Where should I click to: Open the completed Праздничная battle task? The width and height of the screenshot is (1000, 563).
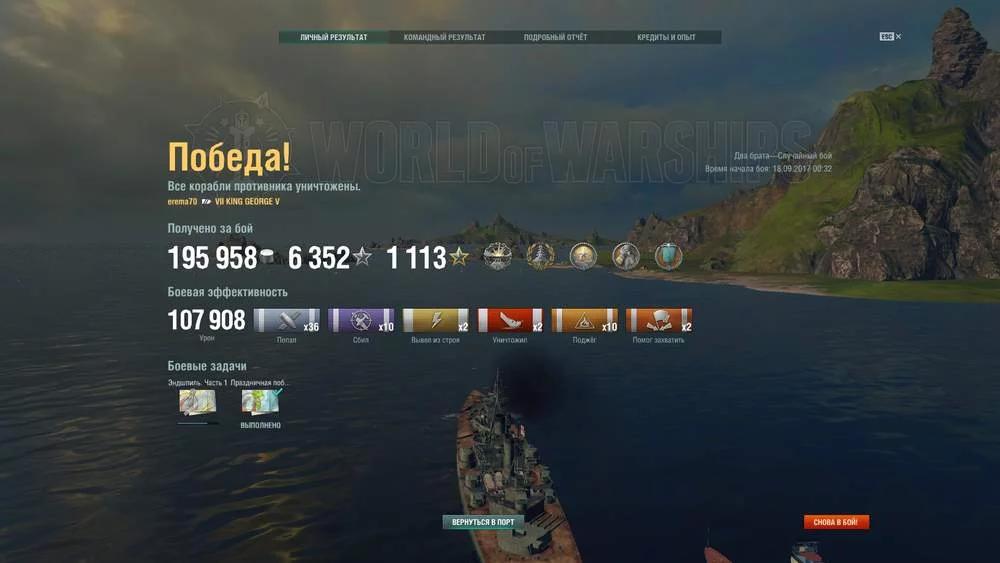[x=261, y=402]
